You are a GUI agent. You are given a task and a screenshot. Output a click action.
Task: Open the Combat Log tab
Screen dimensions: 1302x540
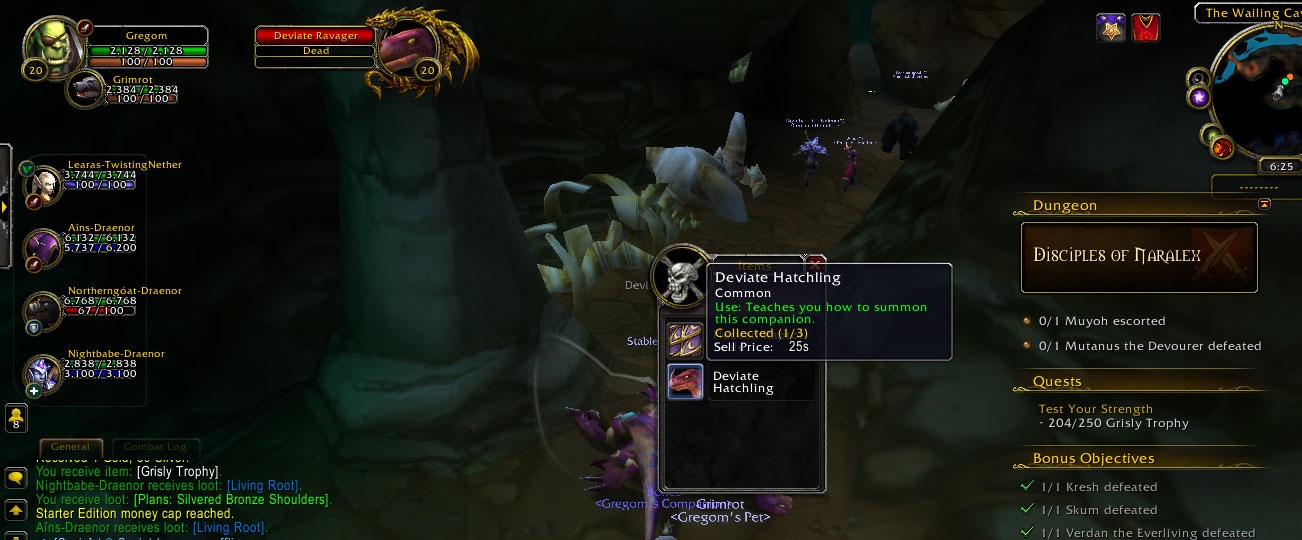pyautogui.click(x=155, y=447)
